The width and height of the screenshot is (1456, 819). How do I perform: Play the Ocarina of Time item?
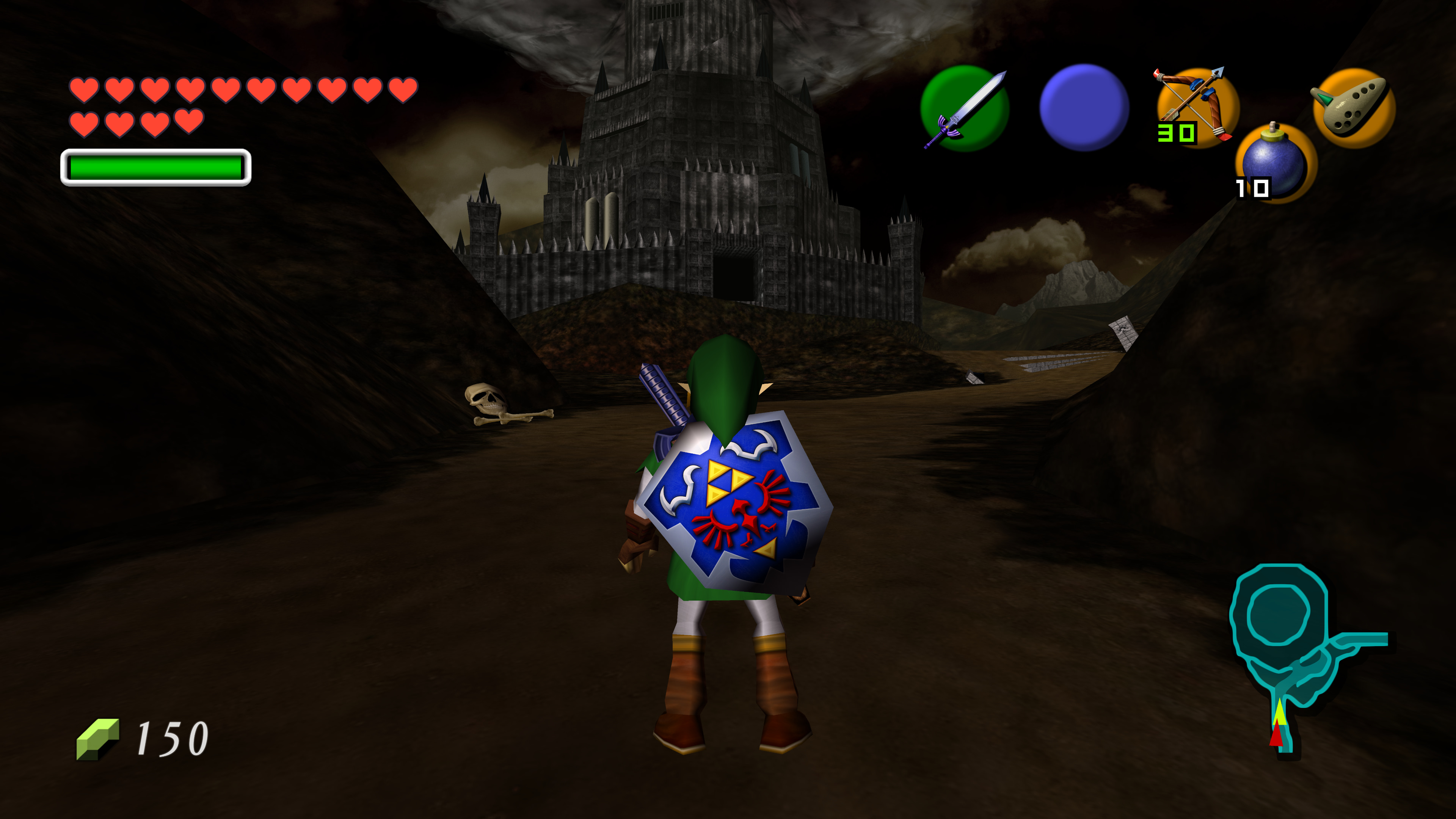[1353, 107]
